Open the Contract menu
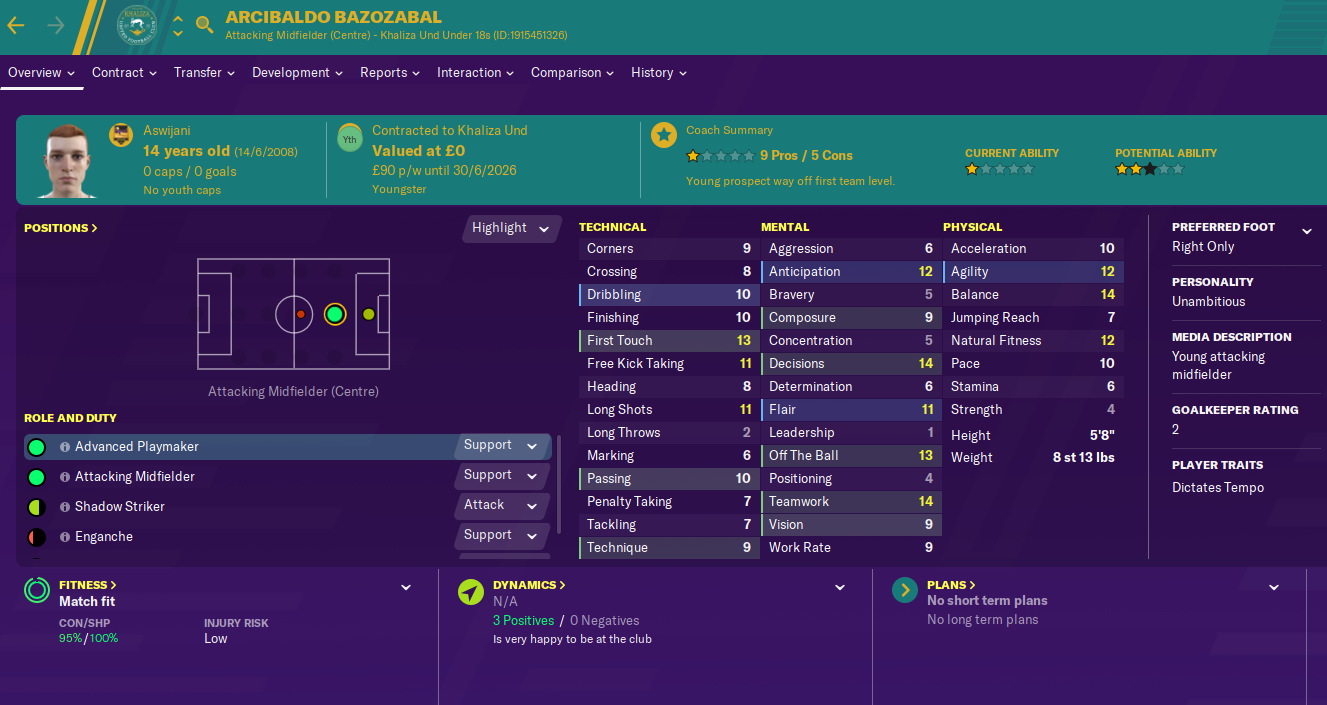This screenshot has height=705, width=1327. (x=124, y=72)
